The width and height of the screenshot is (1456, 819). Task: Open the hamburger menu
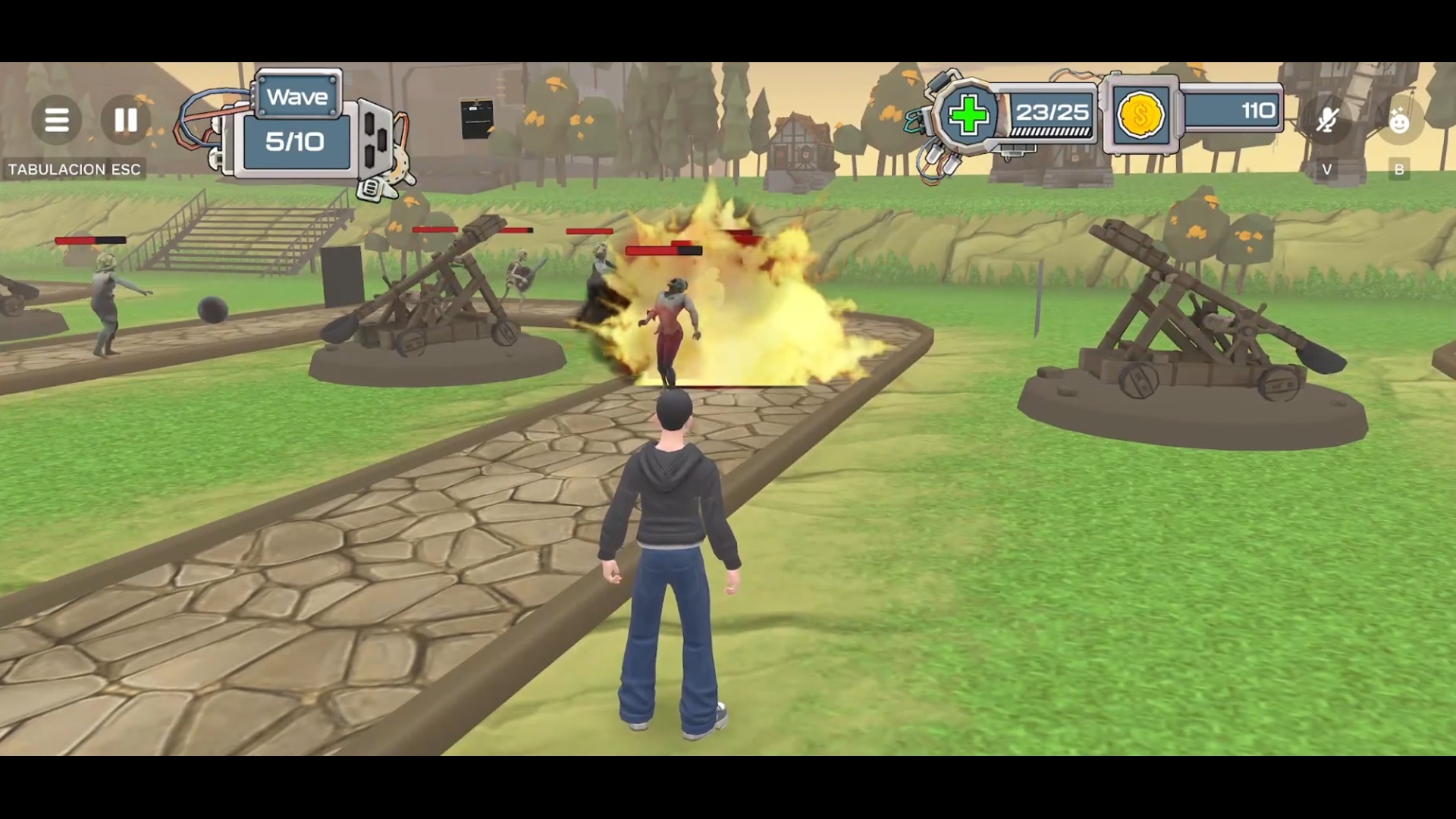57,120
